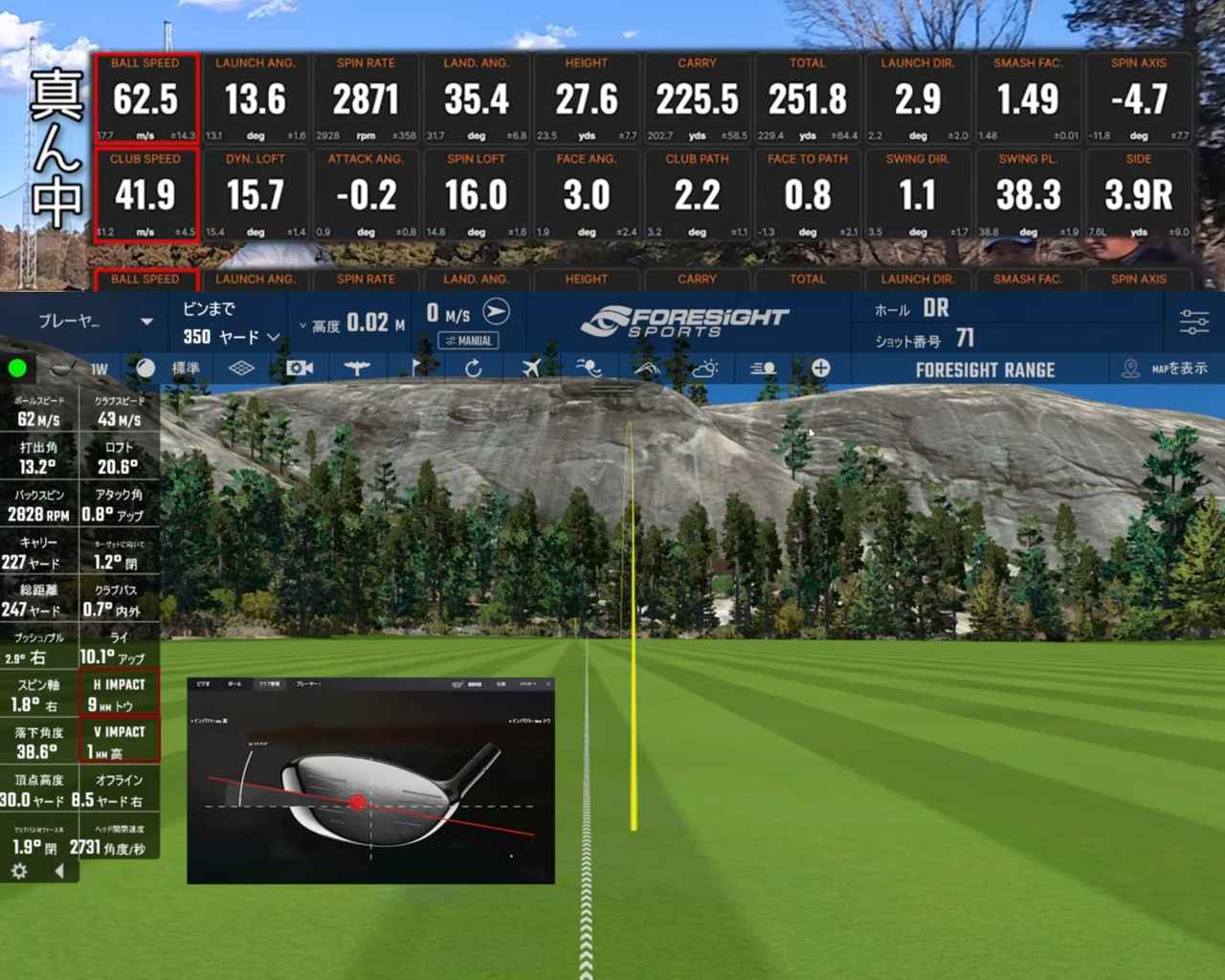
Task: Toggle the MANUAL wind button
Action: pos(468,341)
